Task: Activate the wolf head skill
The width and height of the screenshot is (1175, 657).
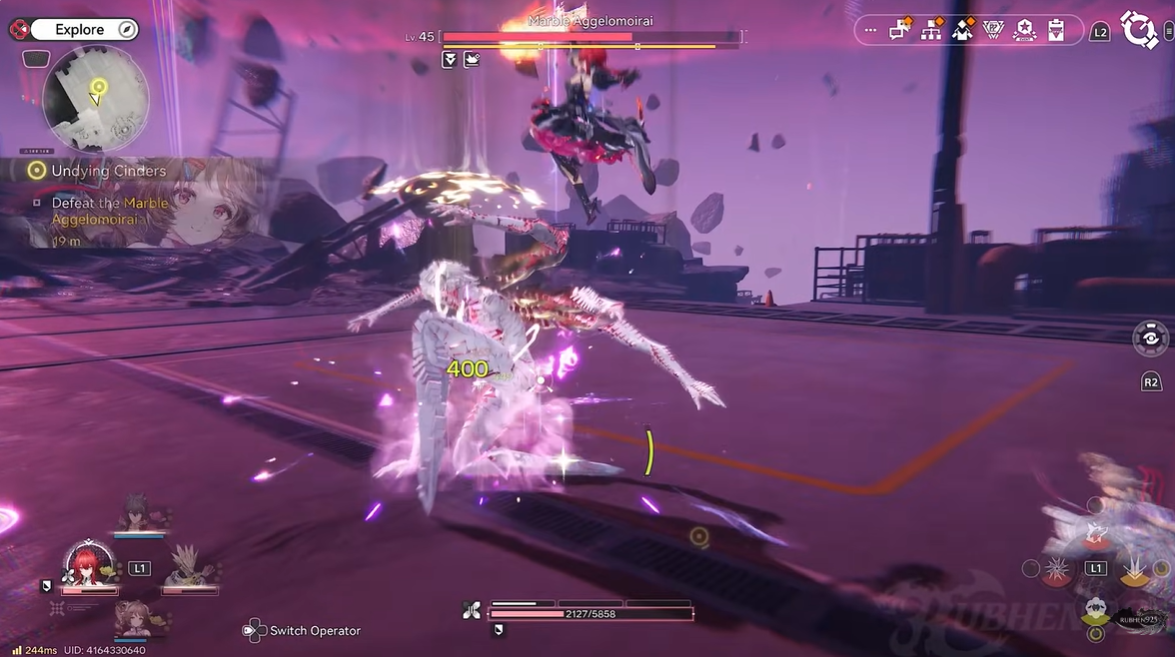Action: coord(1096,532)
